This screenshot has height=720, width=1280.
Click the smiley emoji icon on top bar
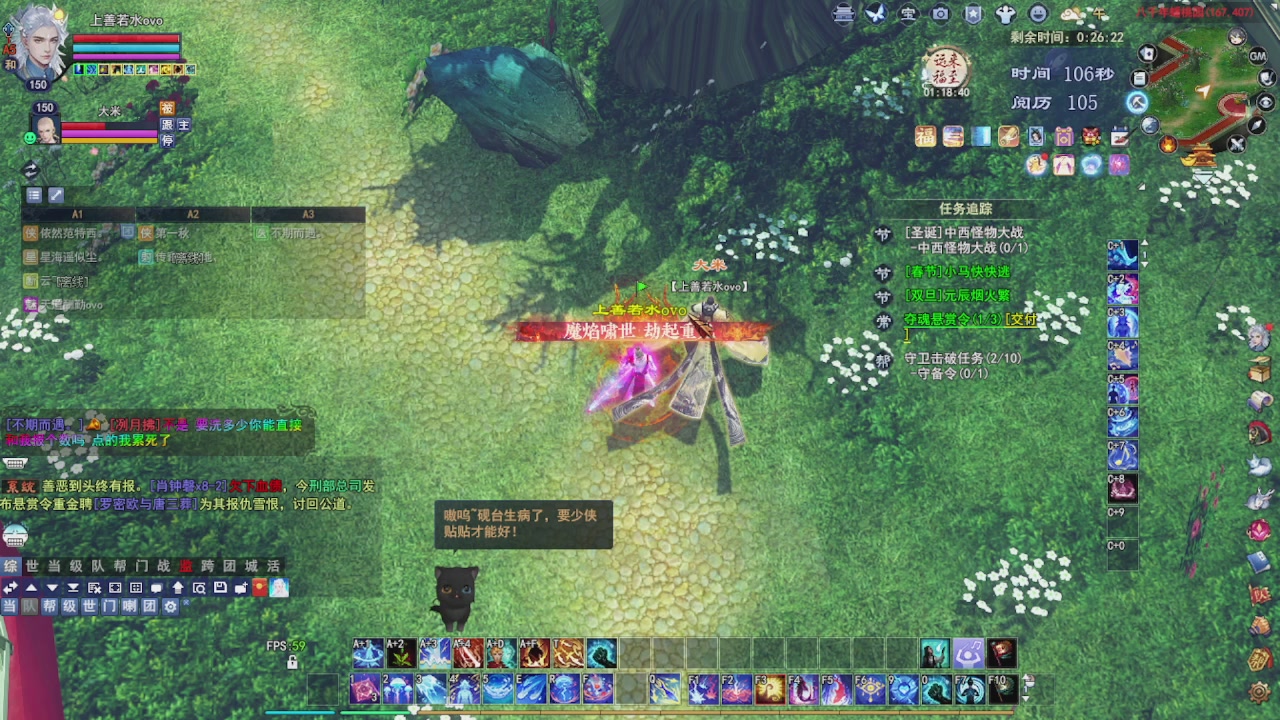coord(1038,14)
